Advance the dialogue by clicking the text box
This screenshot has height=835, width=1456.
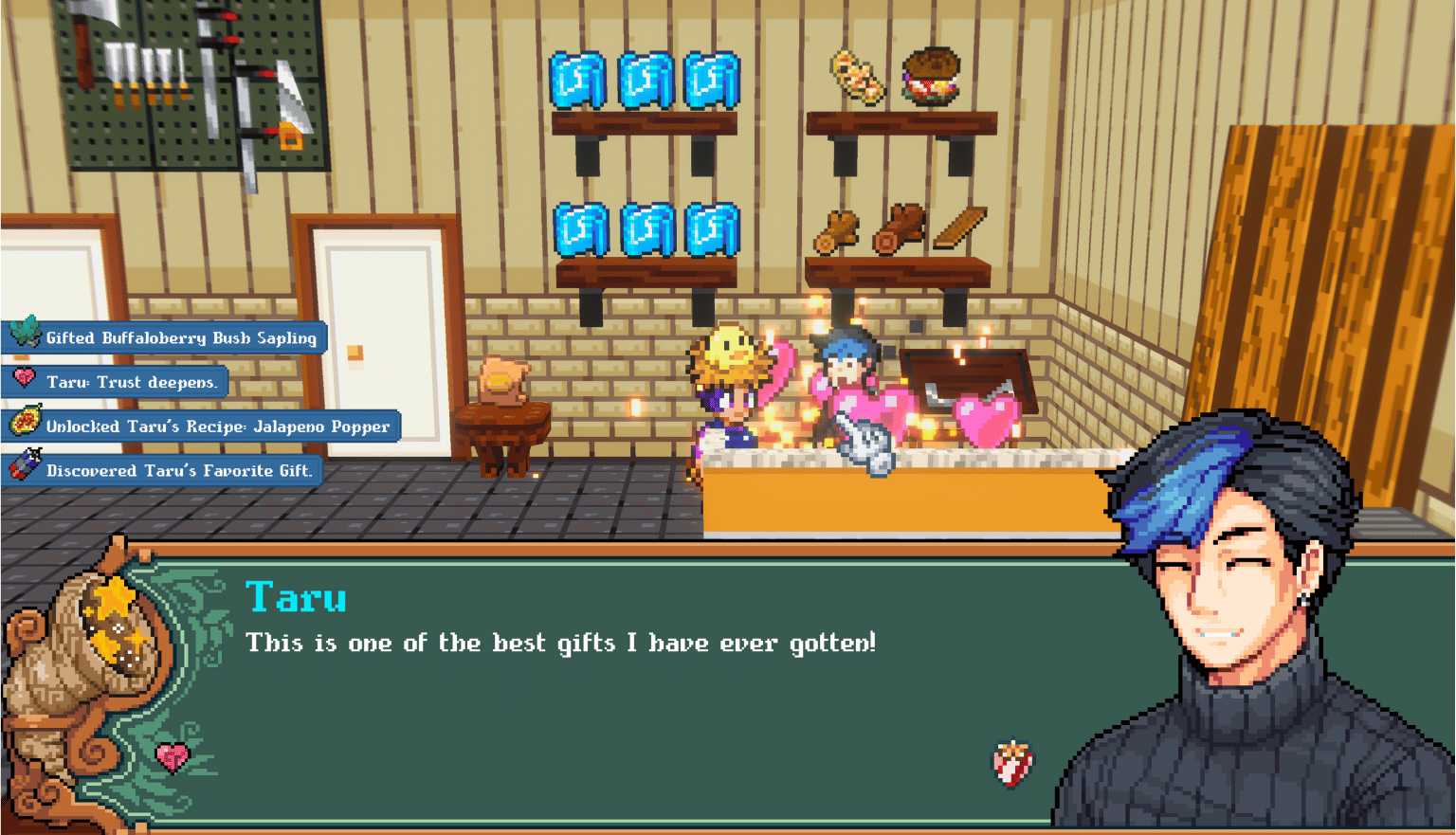[x=559, y=643]
